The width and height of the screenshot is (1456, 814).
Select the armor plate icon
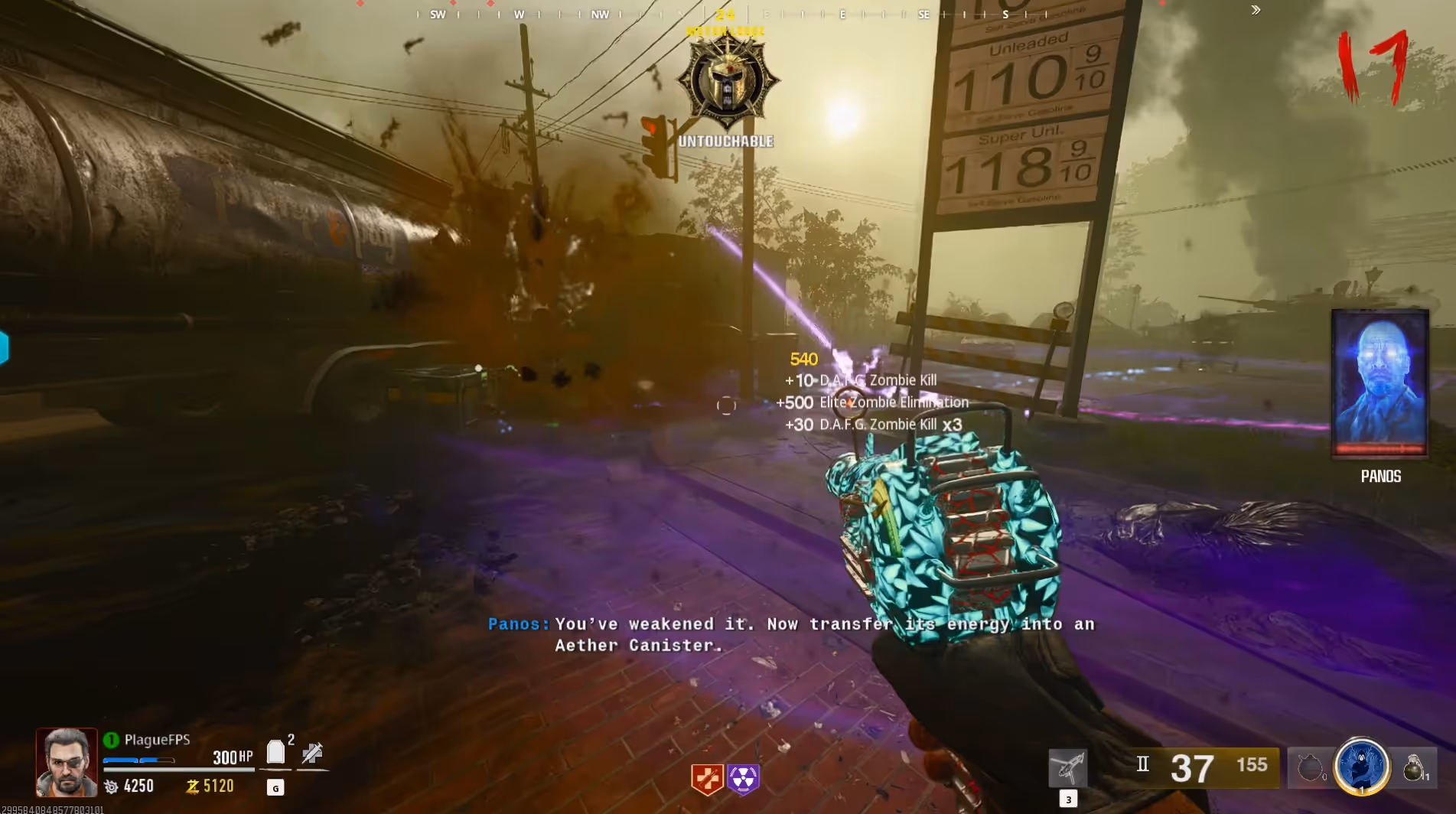pos(275,753)
